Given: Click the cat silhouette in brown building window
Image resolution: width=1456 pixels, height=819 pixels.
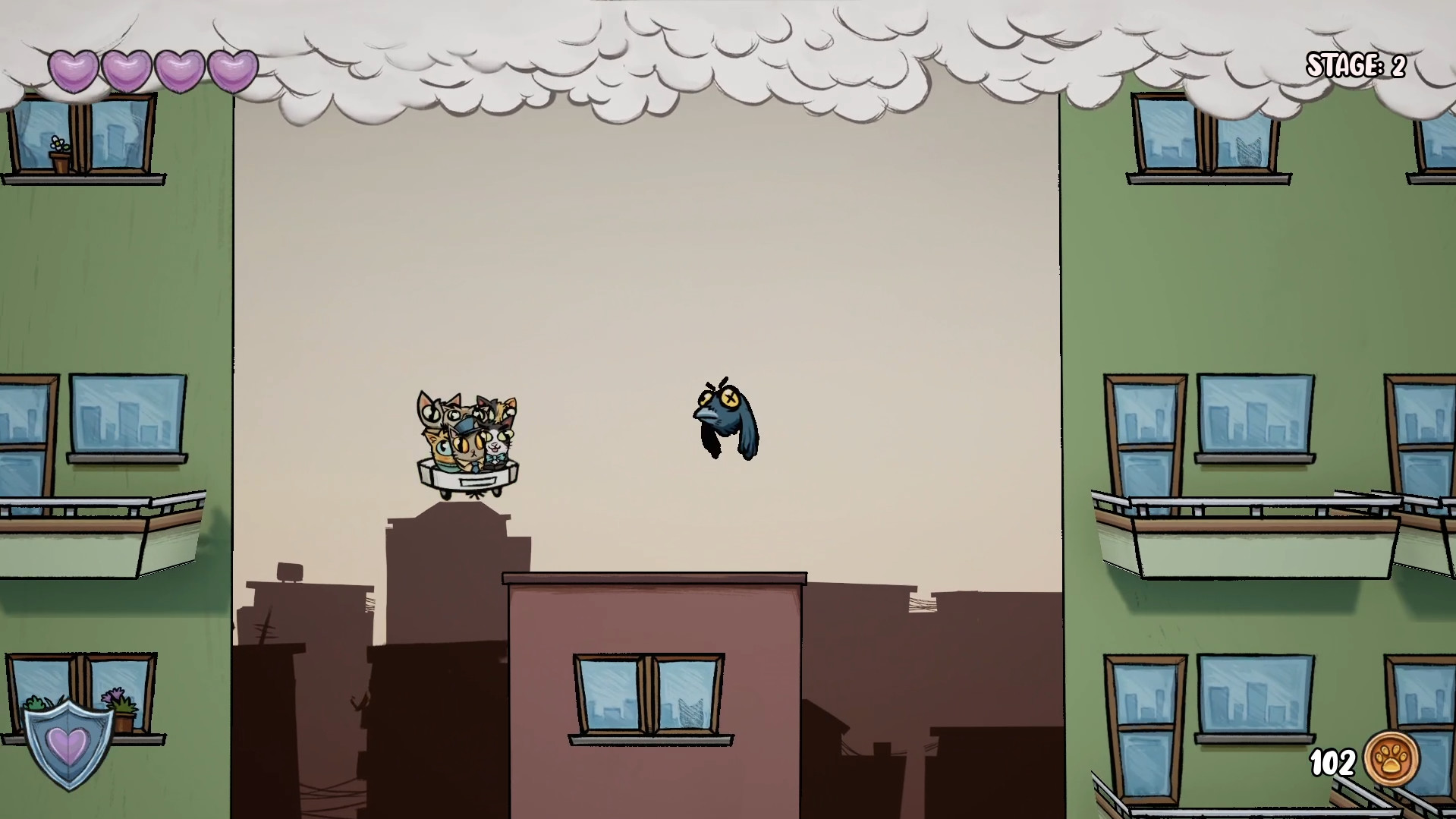Looking at the screenshot, I should point(691,712).
